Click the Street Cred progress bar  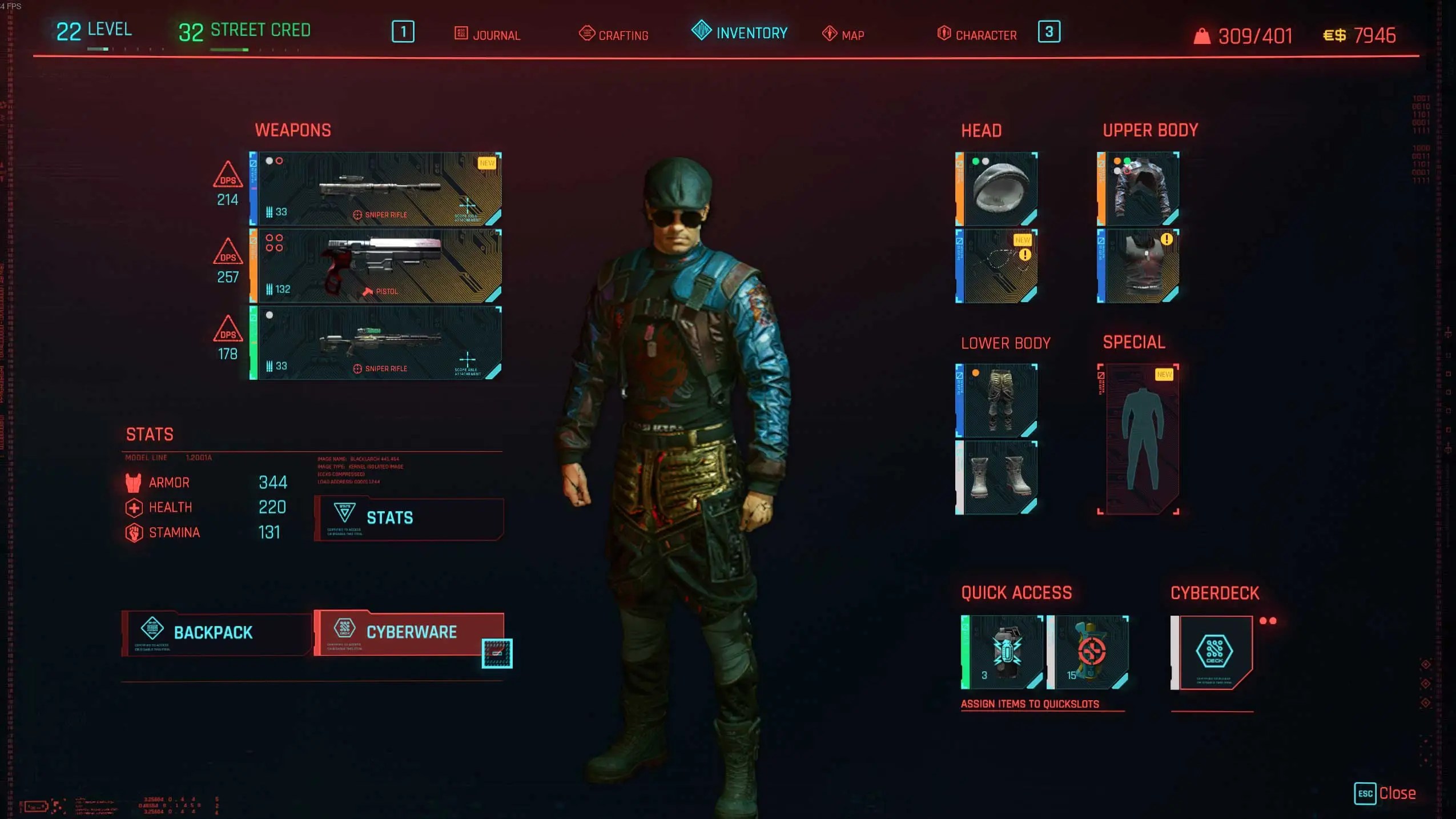click(x=246, y=50)
